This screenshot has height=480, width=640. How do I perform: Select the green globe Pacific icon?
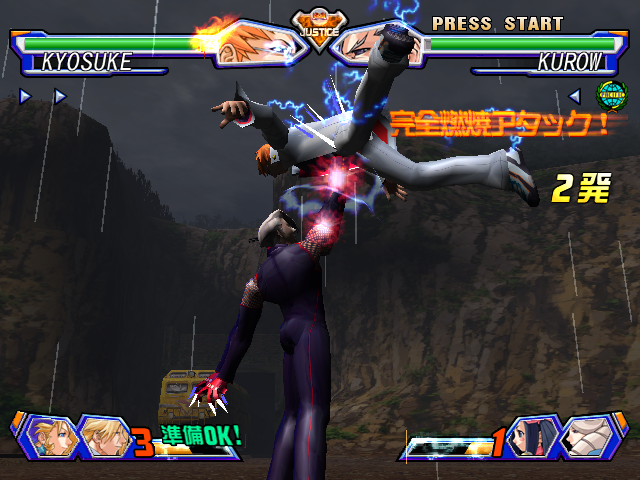[x=609, y=95]
